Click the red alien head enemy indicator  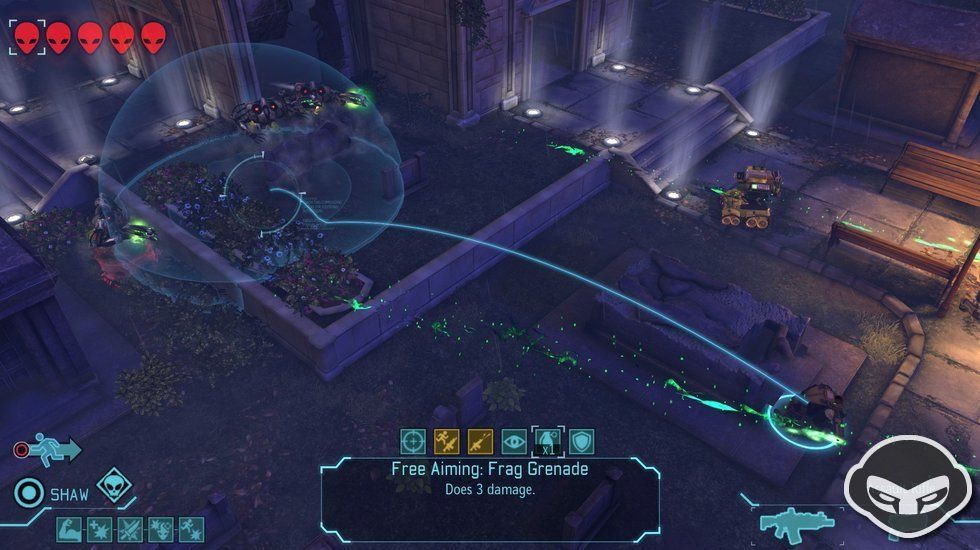(28, 38)
